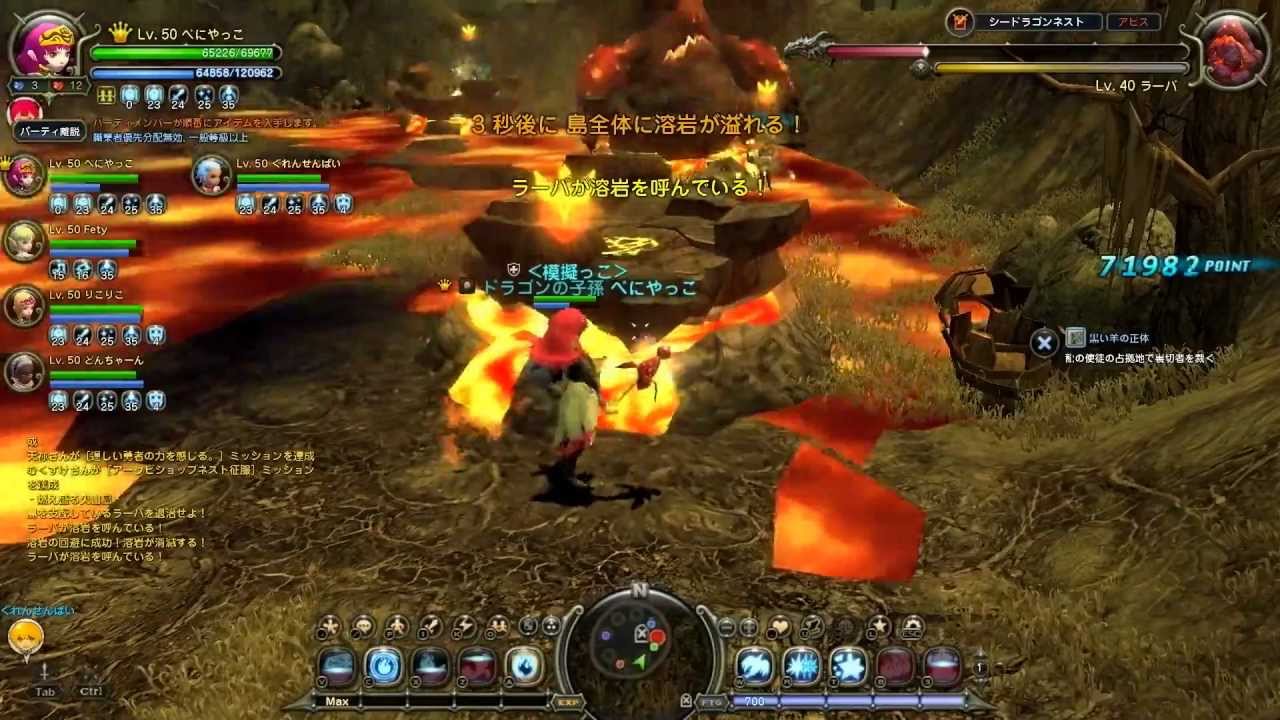The width and height of the screenshot is (1280, 720).
Task: Cast the ice shard skill on the R slot
Action: tap(801, 667)
